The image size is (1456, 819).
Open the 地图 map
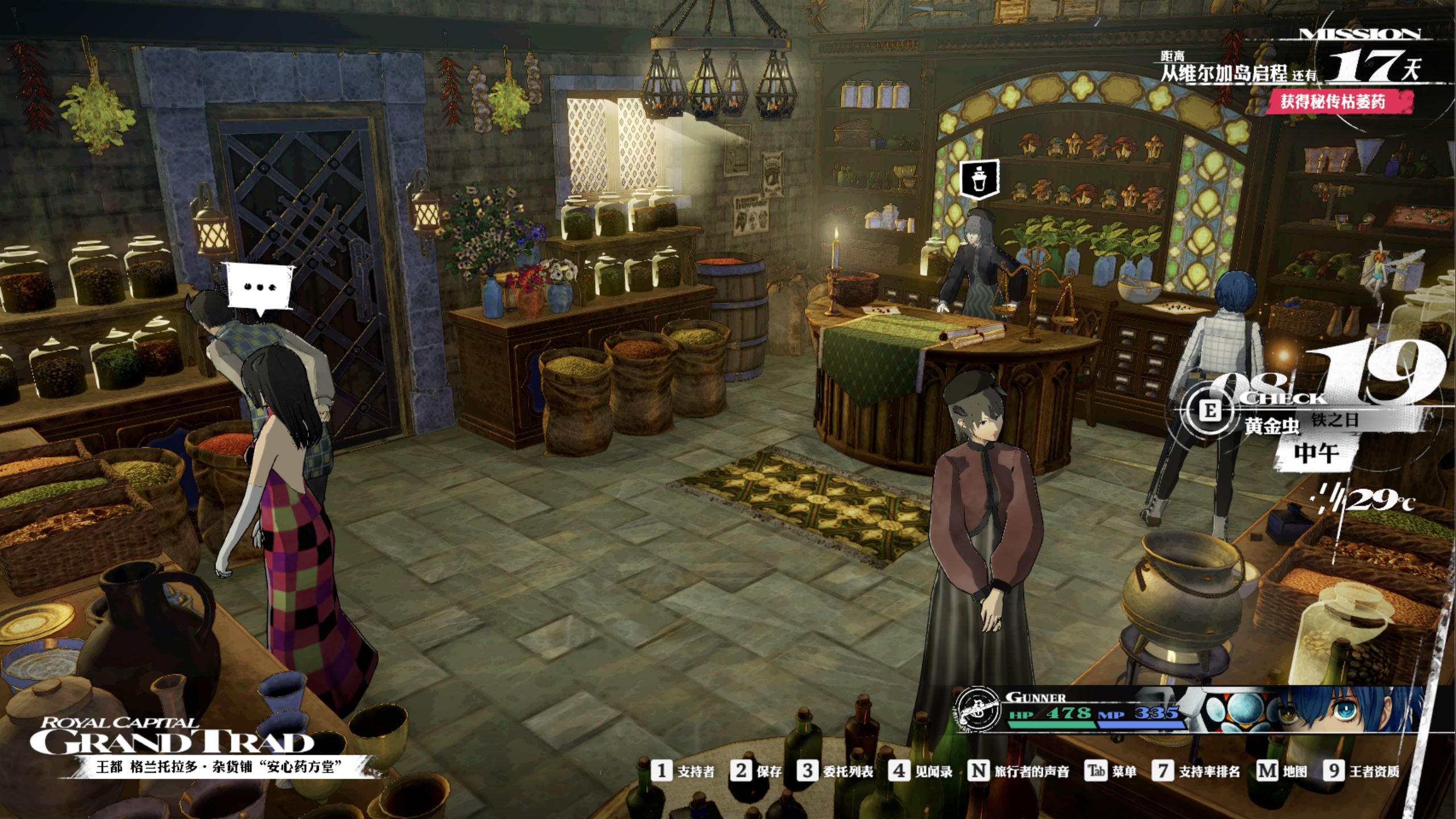[1282, 771]
